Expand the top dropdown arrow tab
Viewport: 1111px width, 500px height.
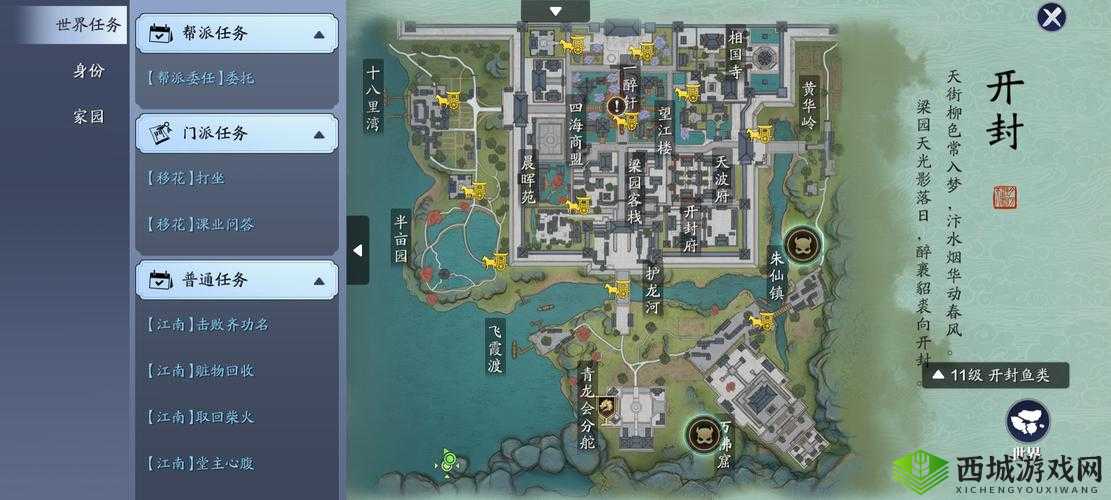(x=555, y=10)
